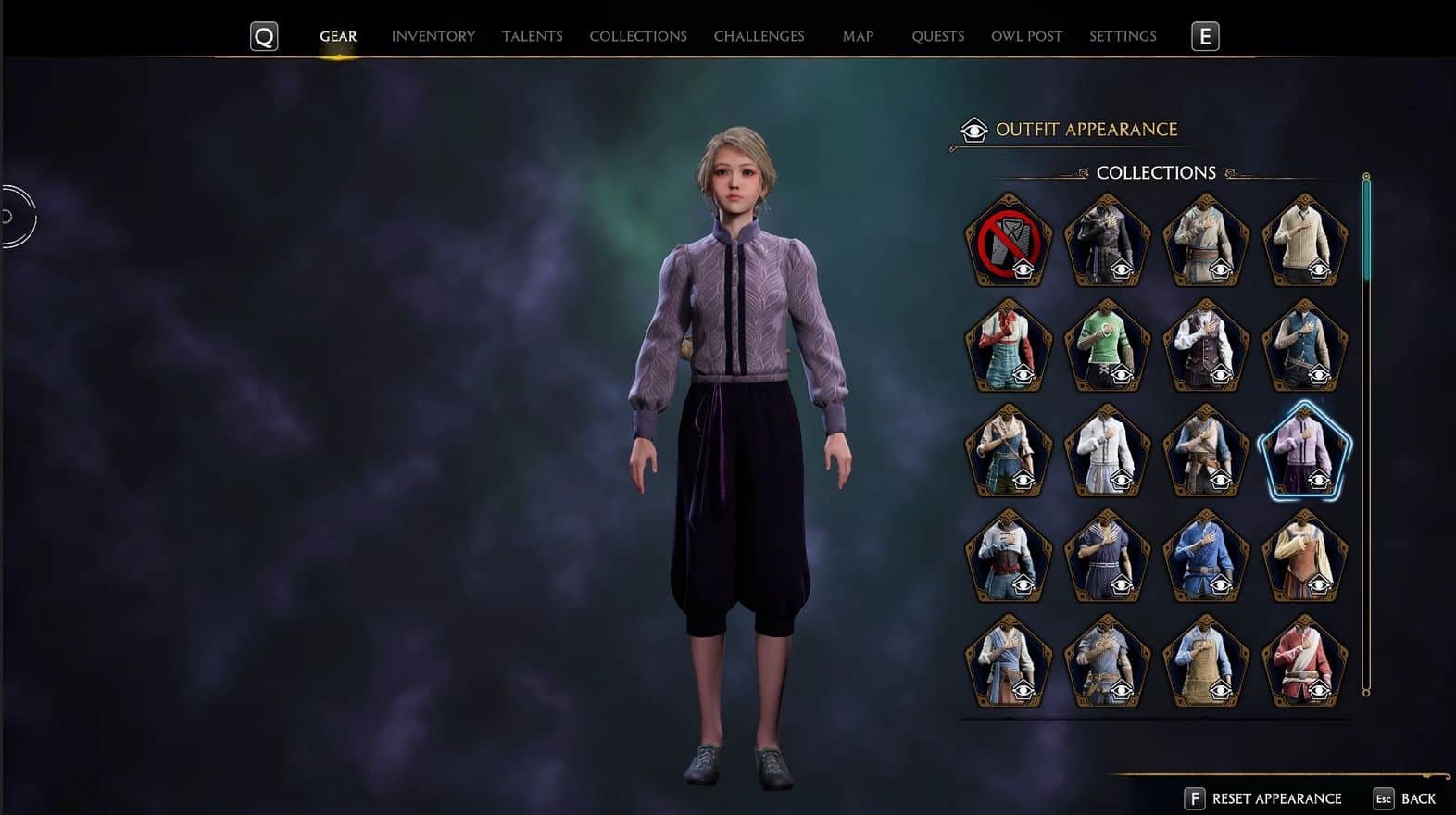Select the red outfit with white sash

[x=1305, y=661]
